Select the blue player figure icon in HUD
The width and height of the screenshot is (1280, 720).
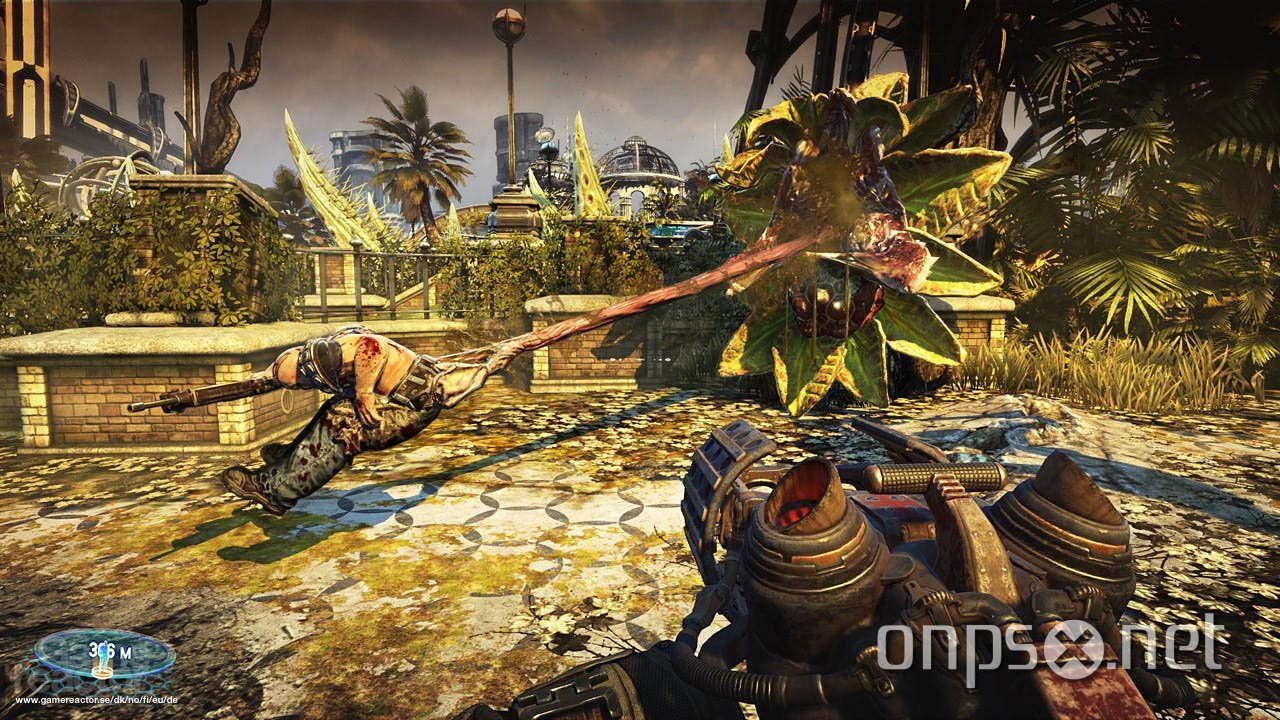point(103,655)
